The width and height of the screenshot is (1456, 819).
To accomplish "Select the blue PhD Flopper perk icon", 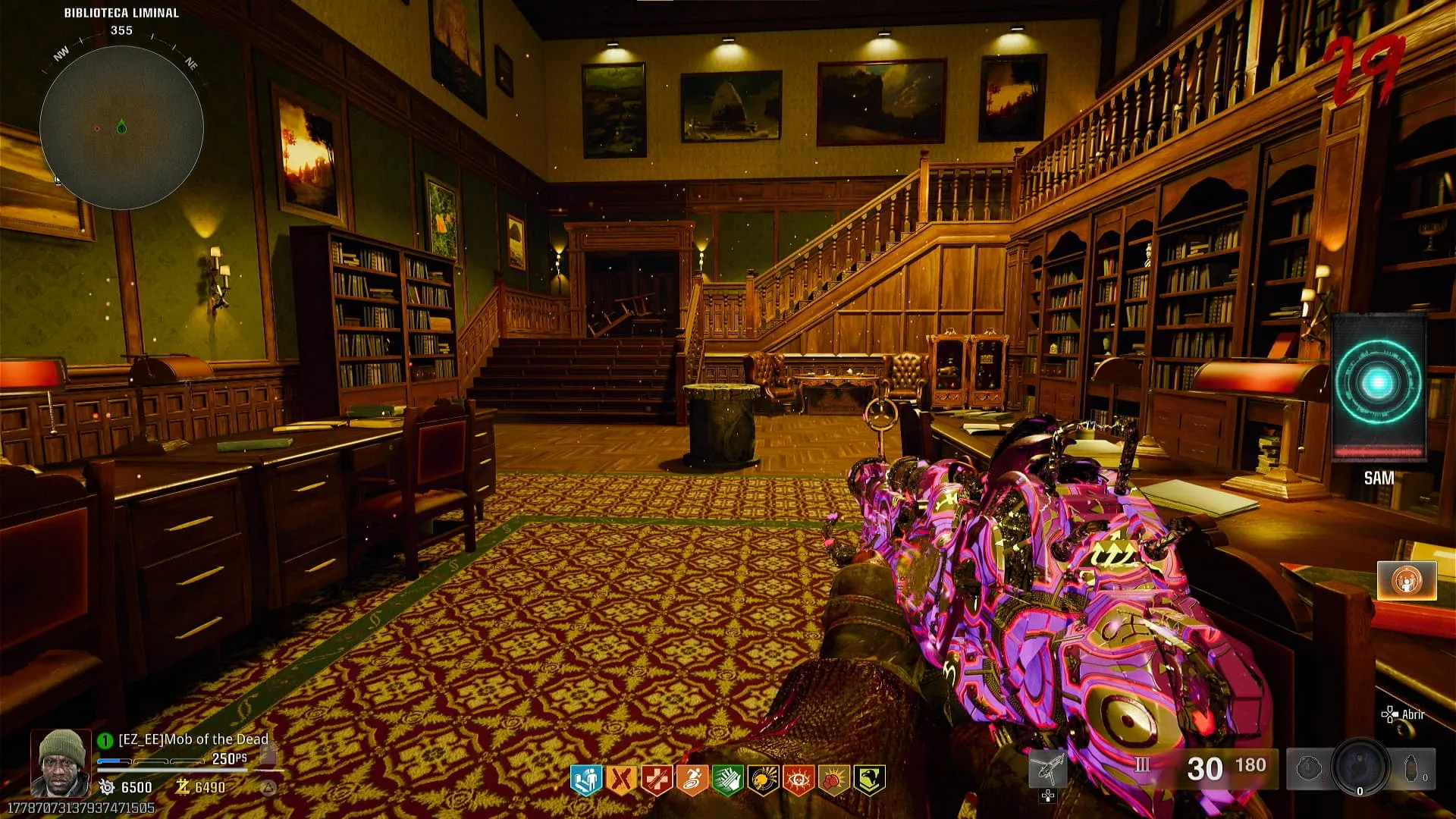I will click(x=585, y=780).
